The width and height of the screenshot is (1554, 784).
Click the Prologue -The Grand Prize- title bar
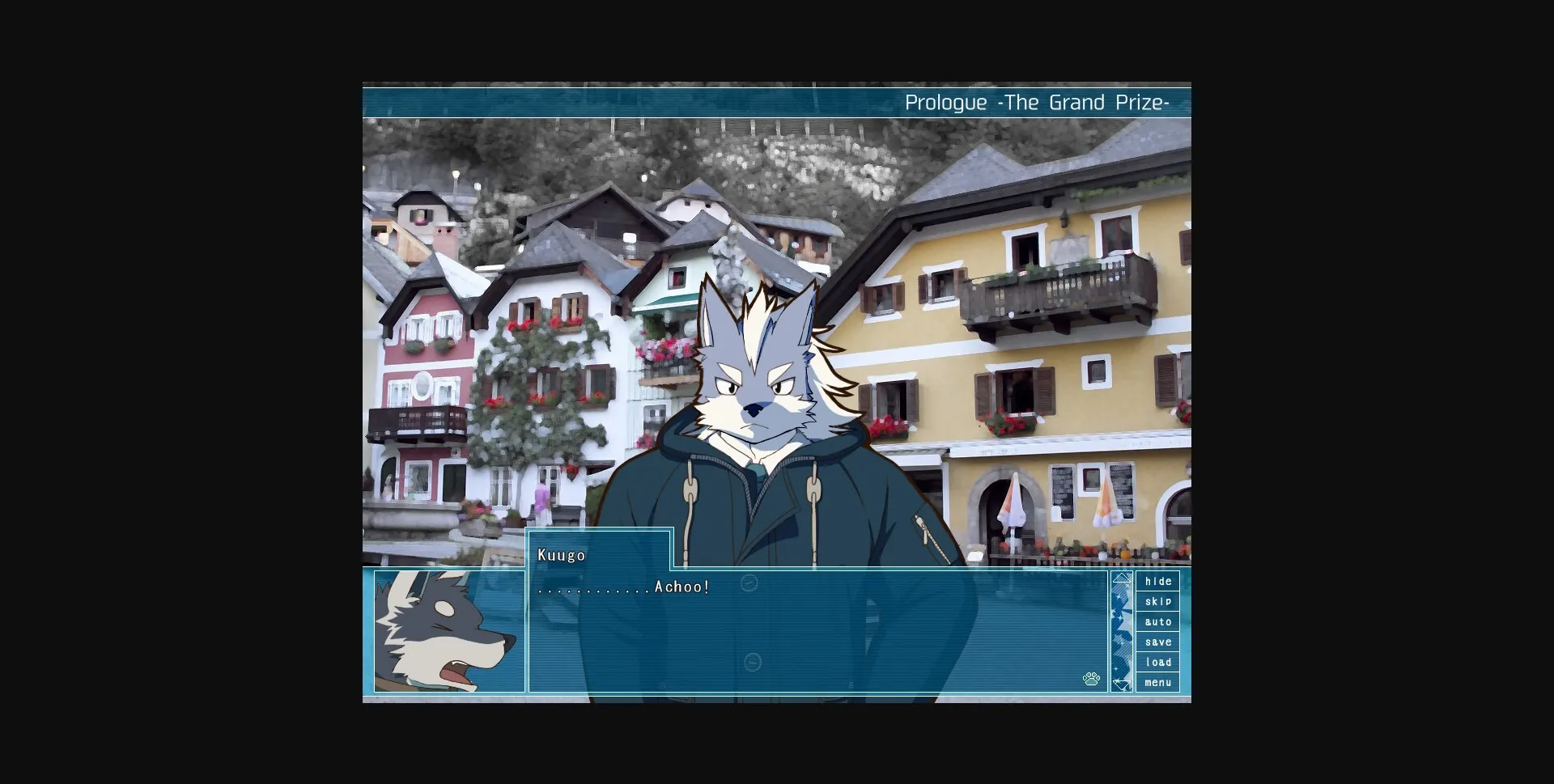pyautogui.click(x=1038, y=102)
